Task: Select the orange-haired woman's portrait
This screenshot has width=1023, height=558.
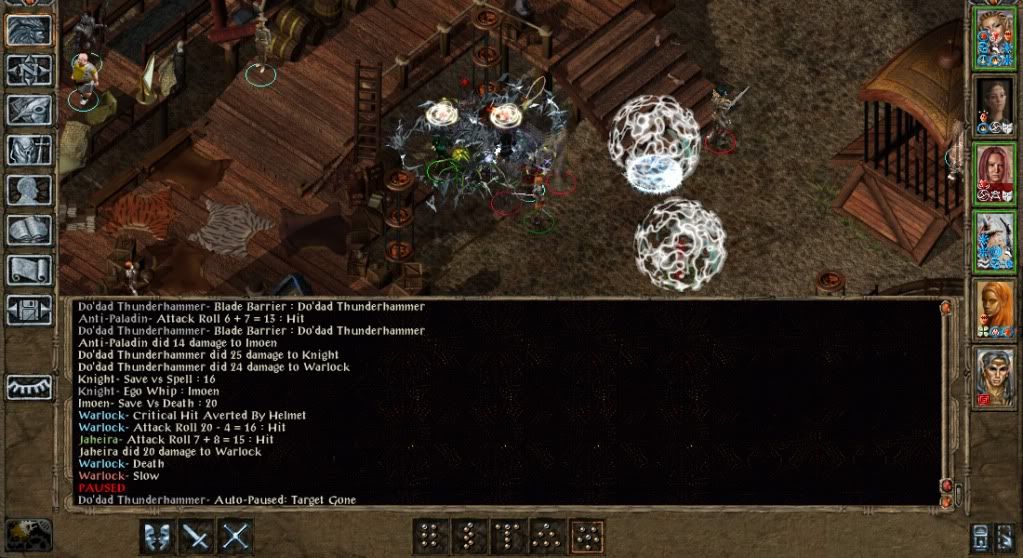Action: (996, 309)
